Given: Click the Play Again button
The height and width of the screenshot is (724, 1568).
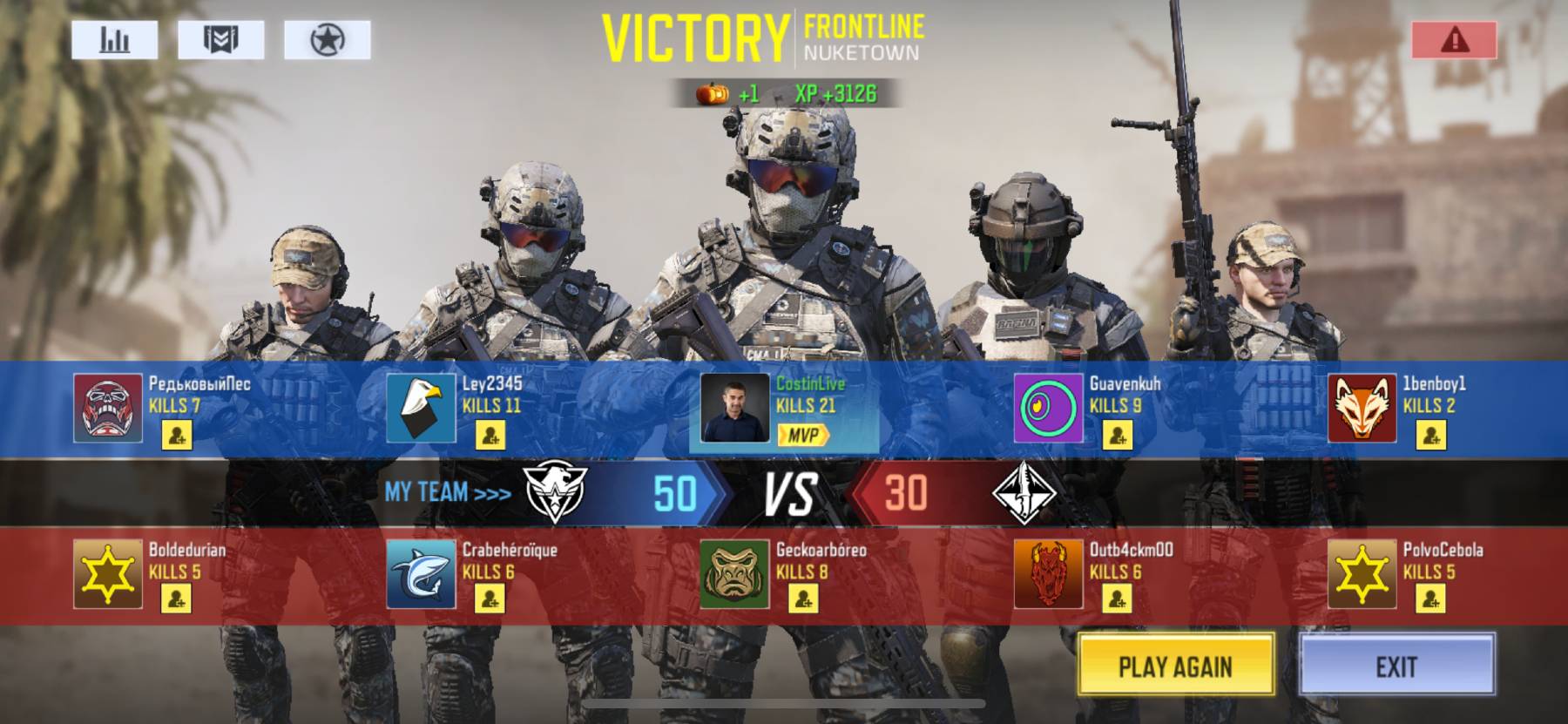Looking at the screenshot, I should (1175, 666).
